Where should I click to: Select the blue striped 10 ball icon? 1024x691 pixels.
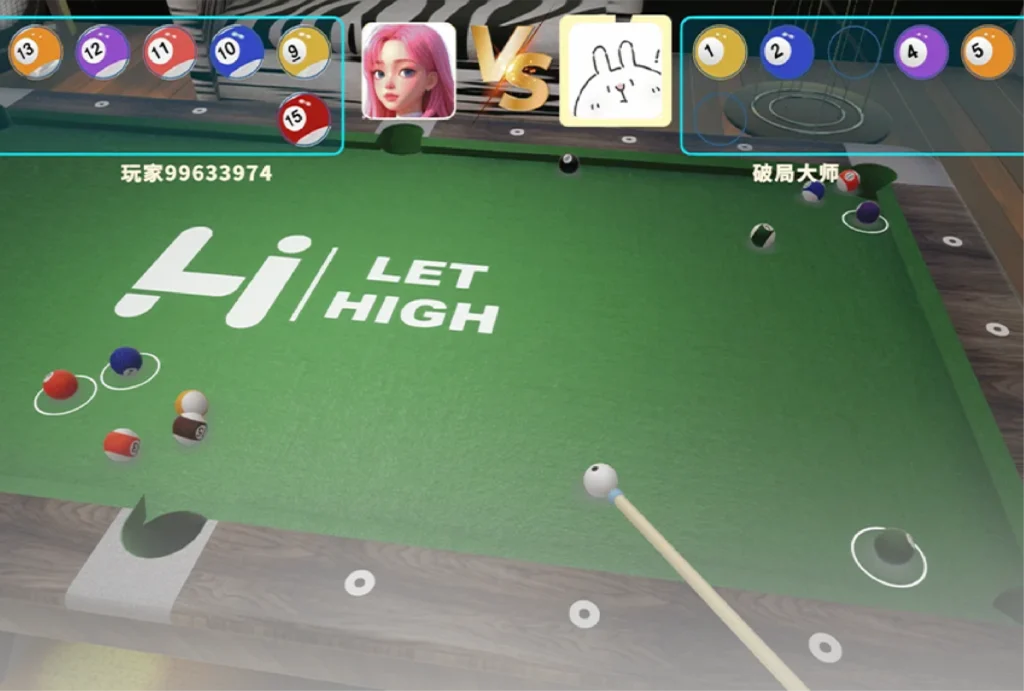[237, 52]
